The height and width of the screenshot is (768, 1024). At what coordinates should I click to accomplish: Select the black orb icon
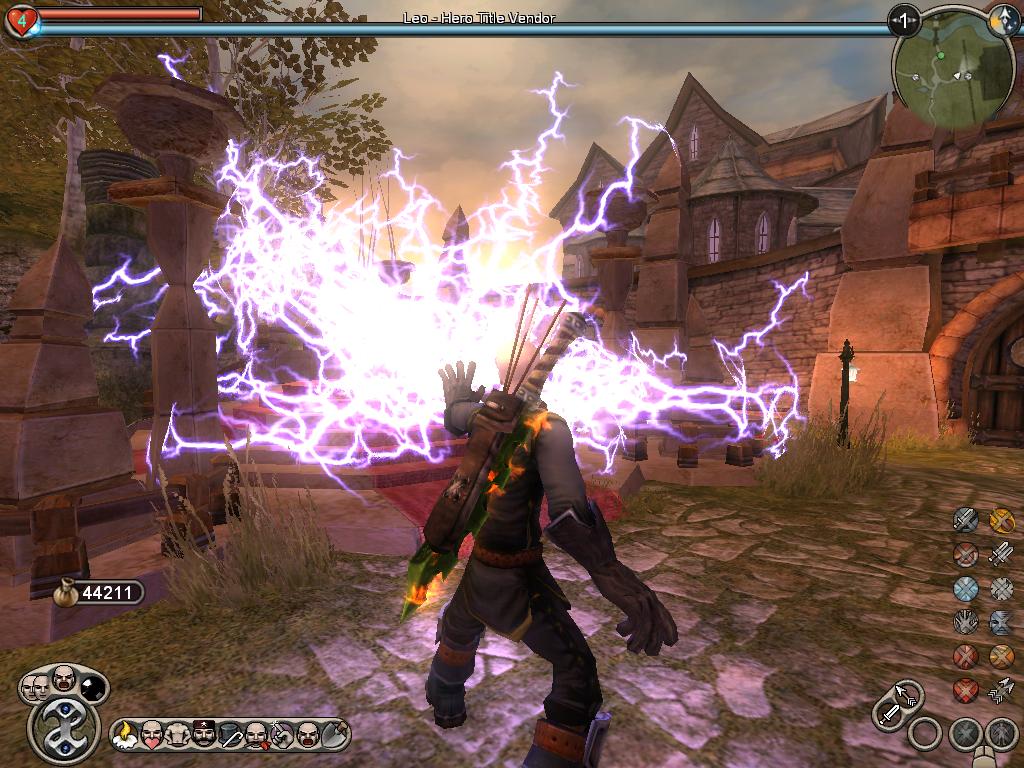pos(93,686)
